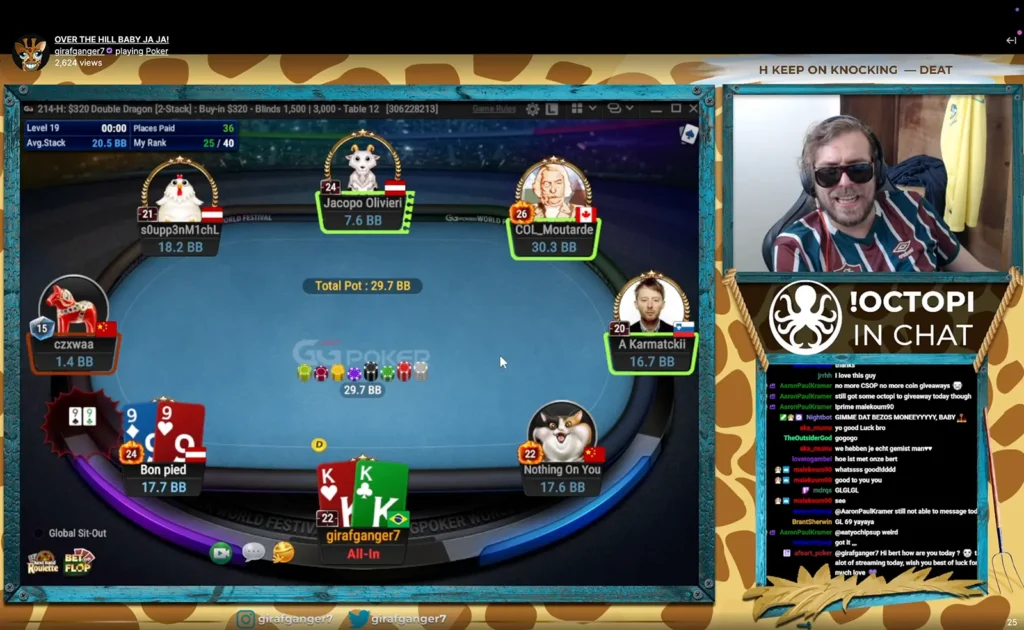
Task: Select Nothing On You's player seat
Action: pos(562,450)
